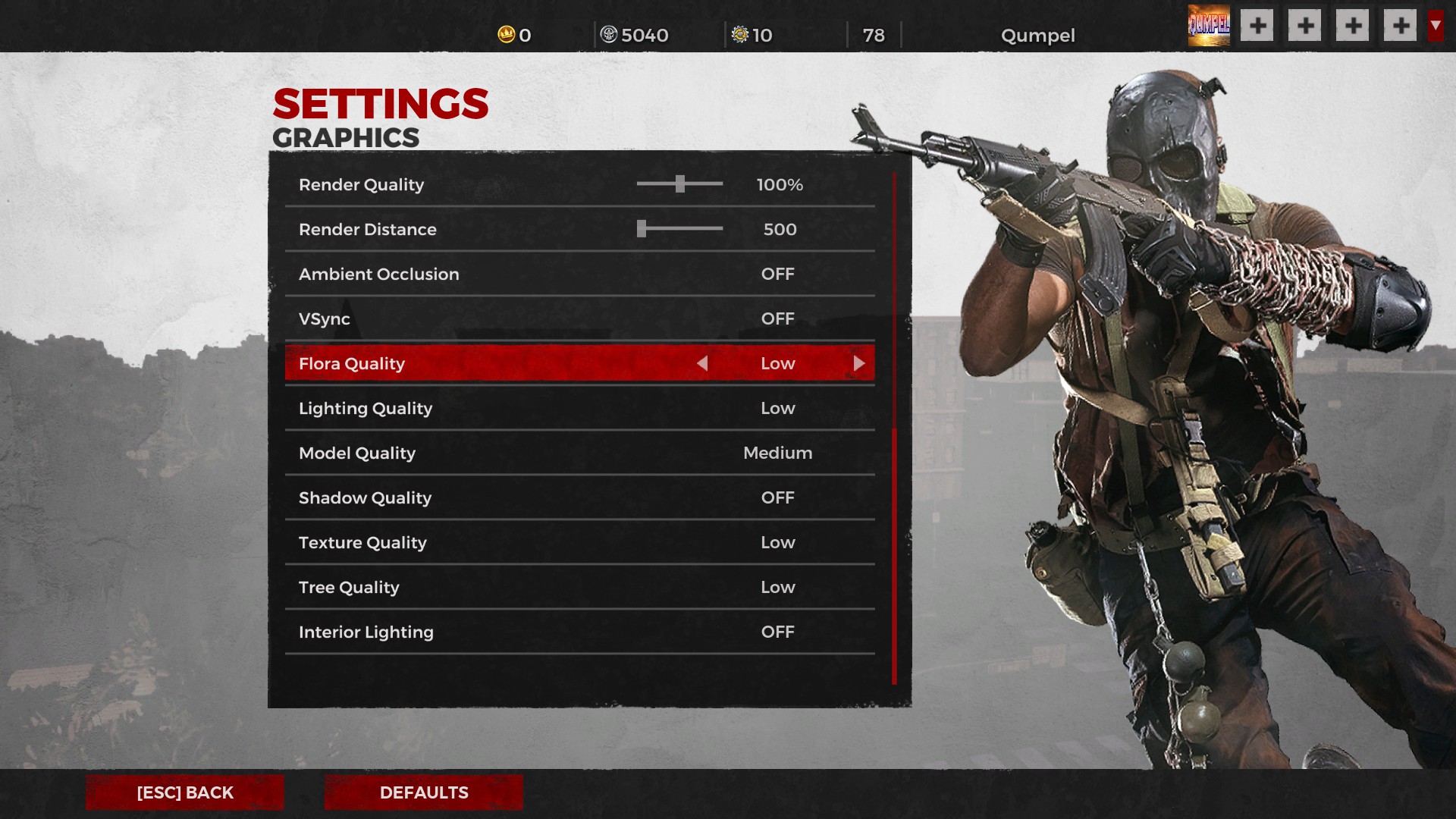This screenshot has height=819, width=1456.
Task: Select the Shadow Quality row
Action: (x=579, y=497)
